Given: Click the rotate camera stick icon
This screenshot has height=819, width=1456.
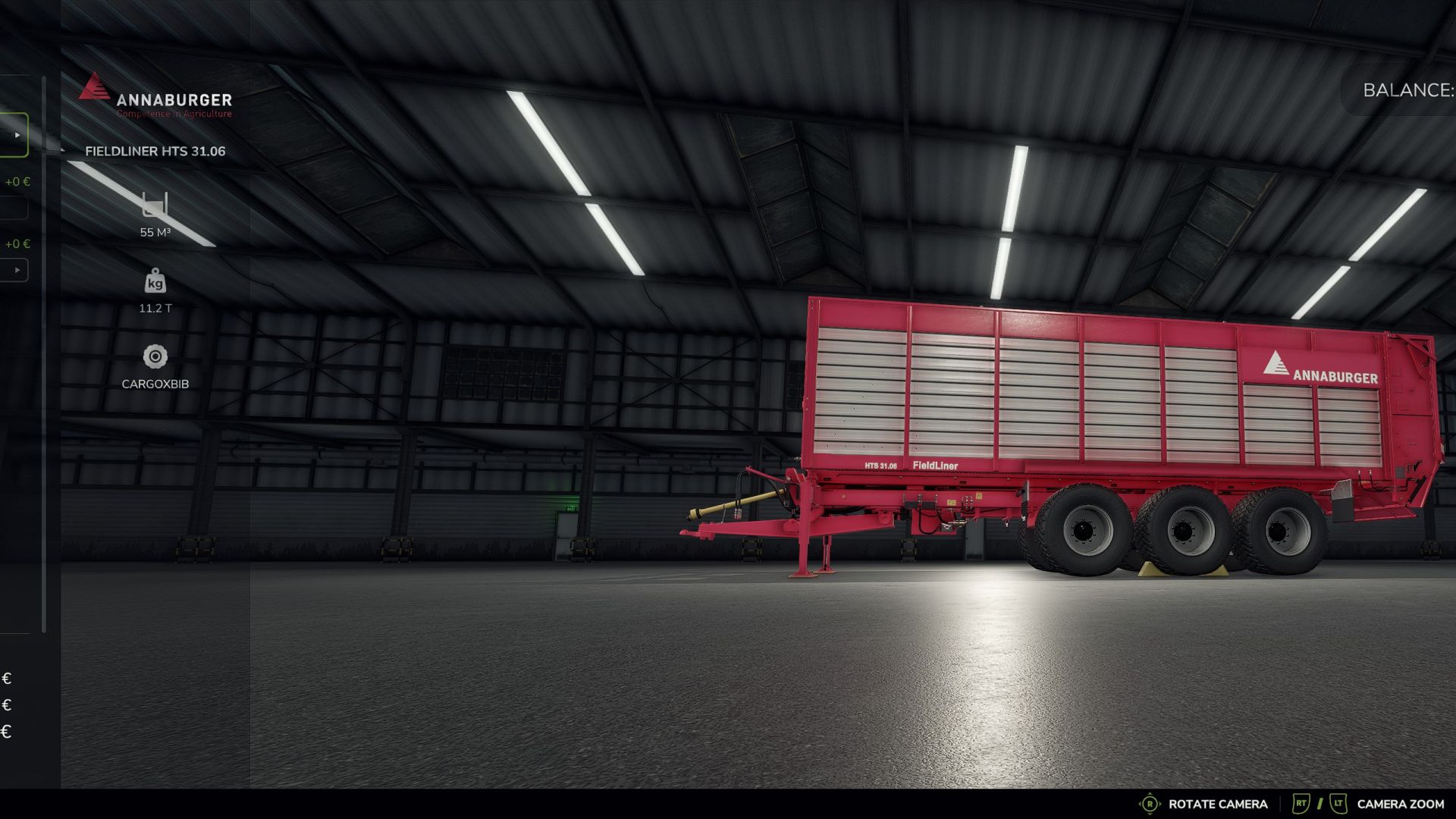Looking at the screenshot, I should (1150, 803).
